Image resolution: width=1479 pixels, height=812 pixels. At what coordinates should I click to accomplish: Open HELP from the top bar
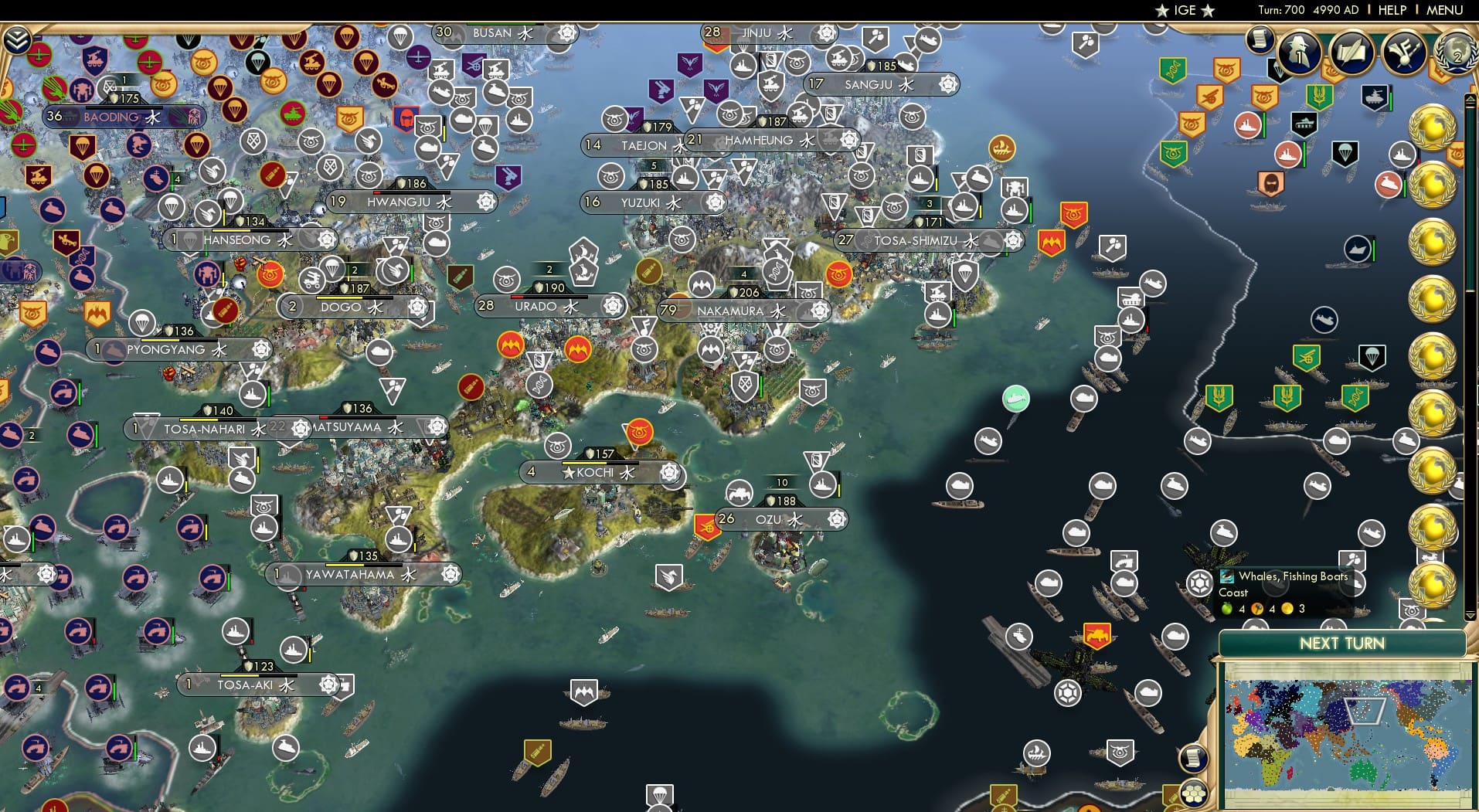pyautogui.click(x=1391, y=10)
